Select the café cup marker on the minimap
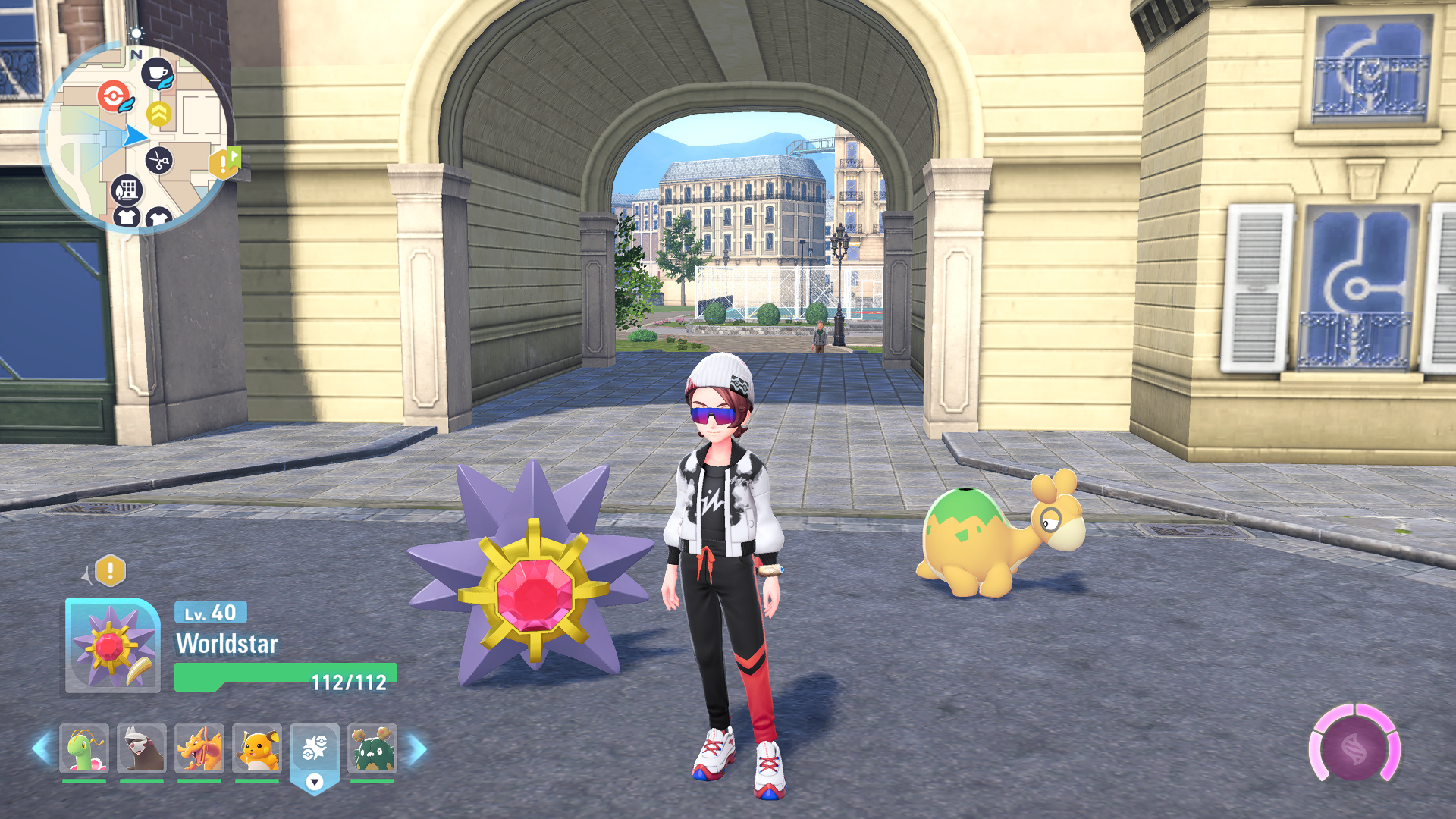The width and height of the screenshot is (1456, 819). click(x=157, y=74)
